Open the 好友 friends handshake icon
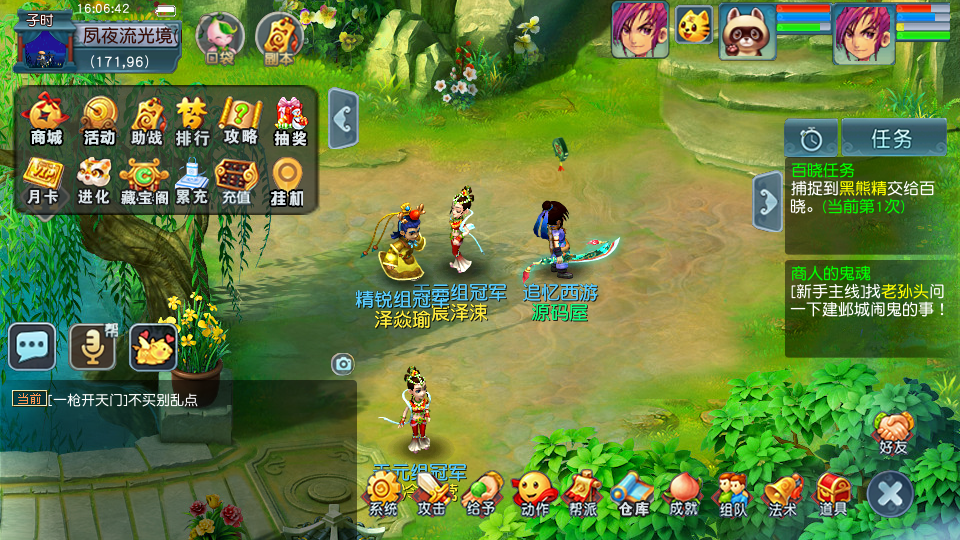The width and height of the screenshot is (960, 540). coord(893,432)
